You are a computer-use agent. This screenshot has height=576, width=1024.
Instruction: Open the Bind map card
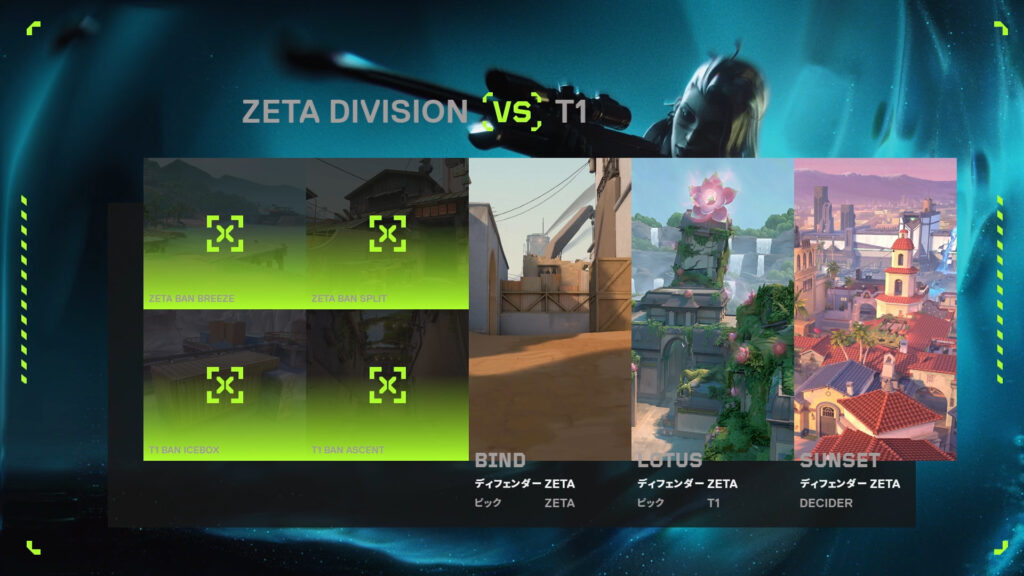550,309
